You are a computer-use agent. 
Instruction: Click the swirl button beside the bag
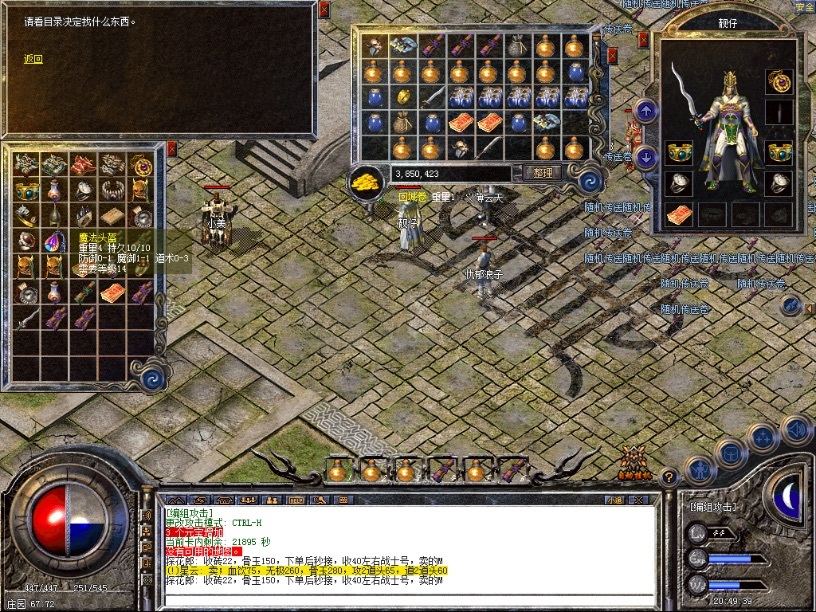click(x=590, y=178)
